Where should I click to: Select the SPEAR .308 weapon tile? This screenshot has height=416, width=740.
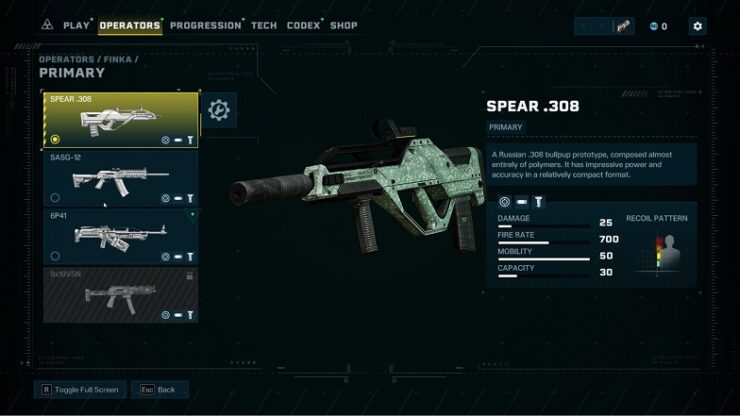tap(120, 120)
